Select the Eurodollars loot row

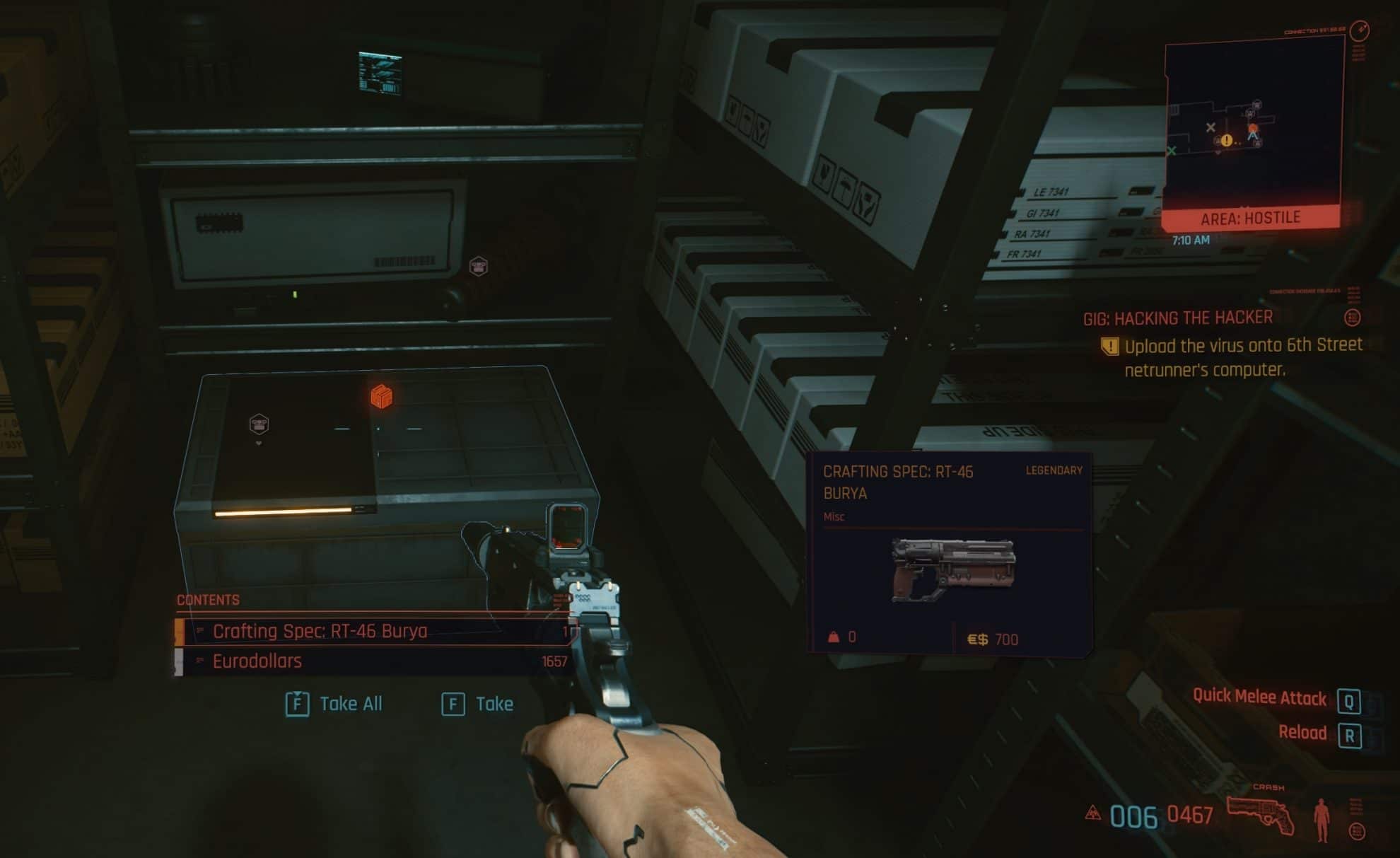point(375,661)
